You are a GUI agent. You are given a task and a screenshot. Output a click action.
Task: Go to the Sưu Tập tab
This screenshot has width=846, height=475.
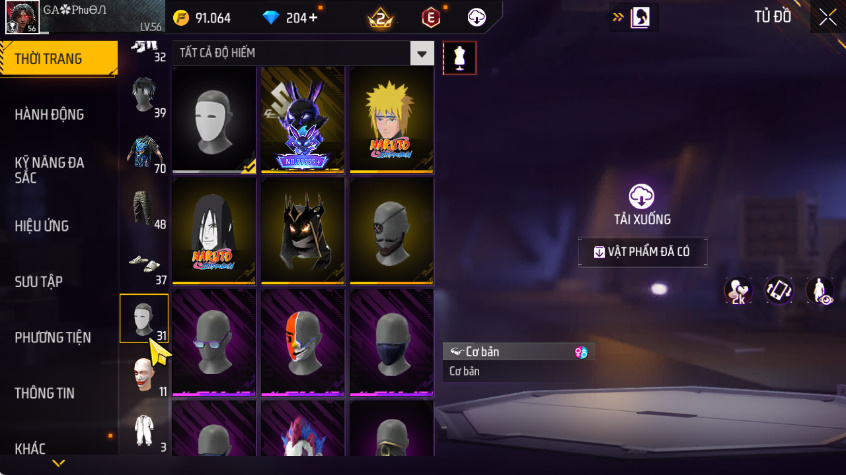[39, 282]
